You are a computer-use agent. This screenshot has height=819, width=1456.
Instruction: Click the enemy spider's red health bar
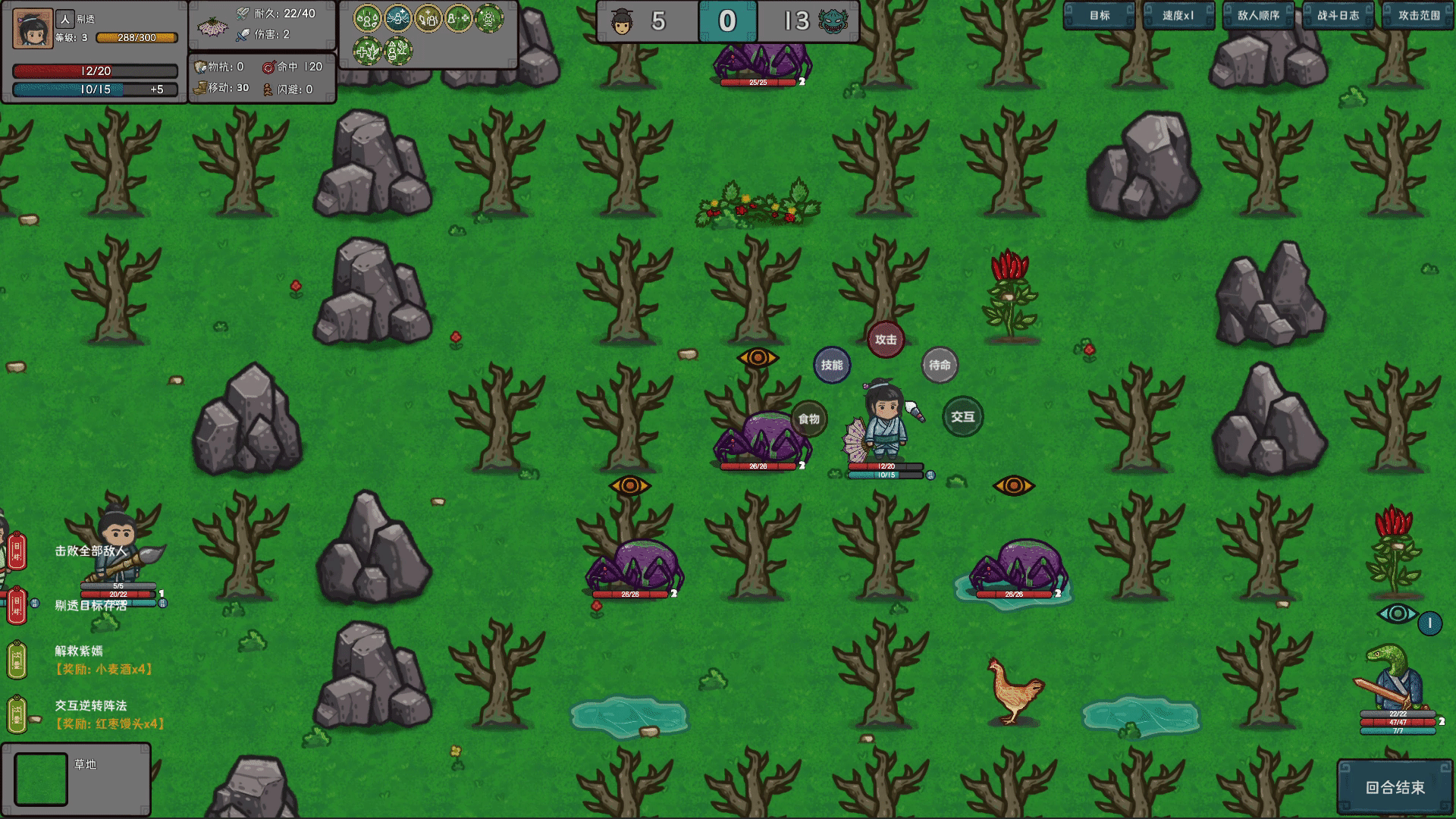758,466
